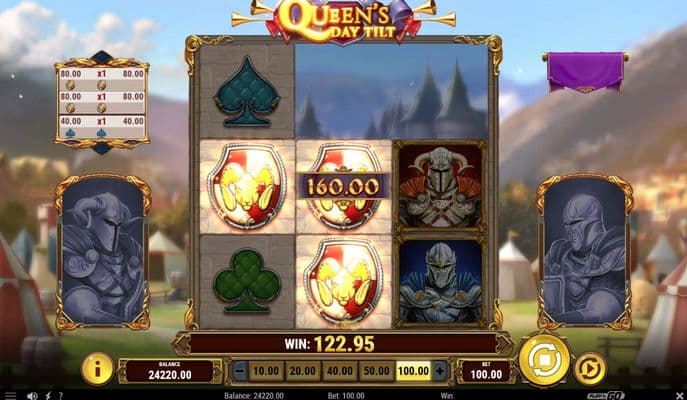
Task: Pick the 50.00 bet value
Action: coord(376,371)
